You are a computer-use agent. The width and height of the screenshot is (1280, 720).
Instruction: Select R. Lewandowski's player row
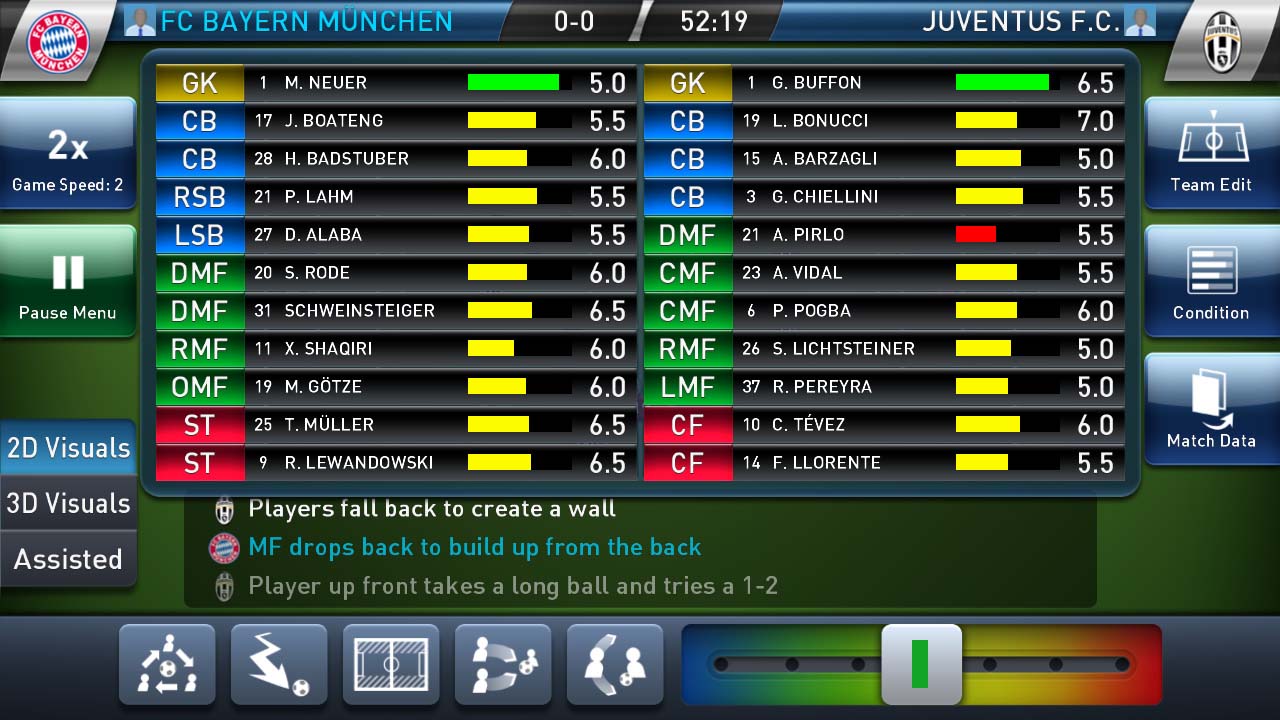(x=396, y=463)
